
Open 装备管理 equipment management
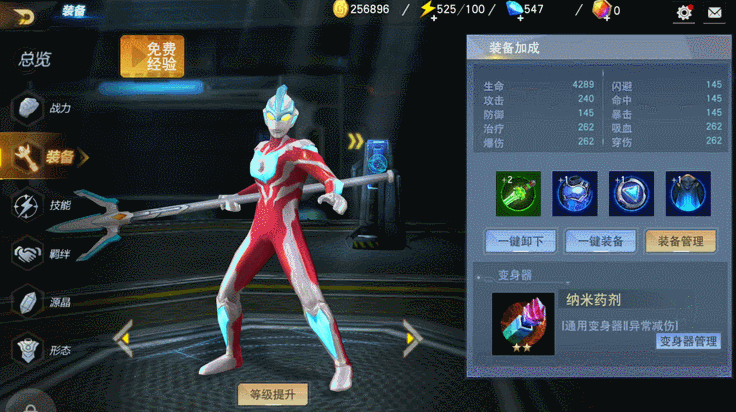point(681,241)
